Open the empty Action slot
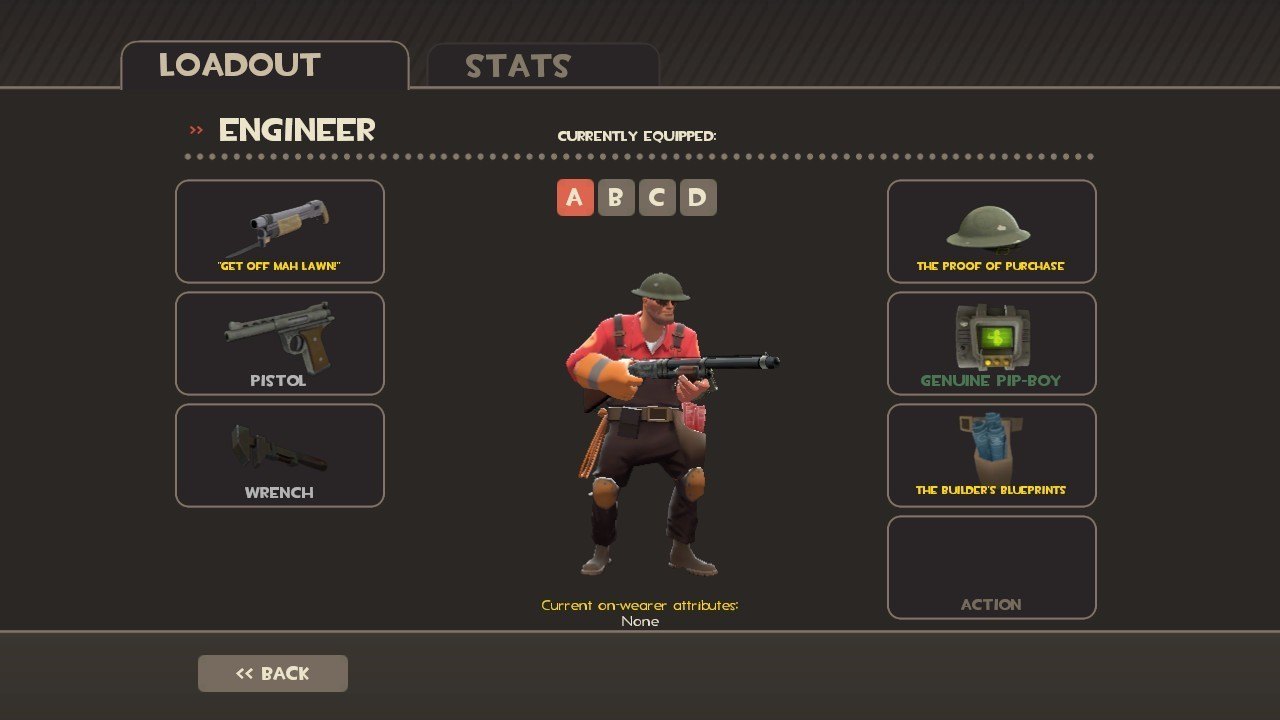This screenshot has width=1280, height=720. [991, 568]
